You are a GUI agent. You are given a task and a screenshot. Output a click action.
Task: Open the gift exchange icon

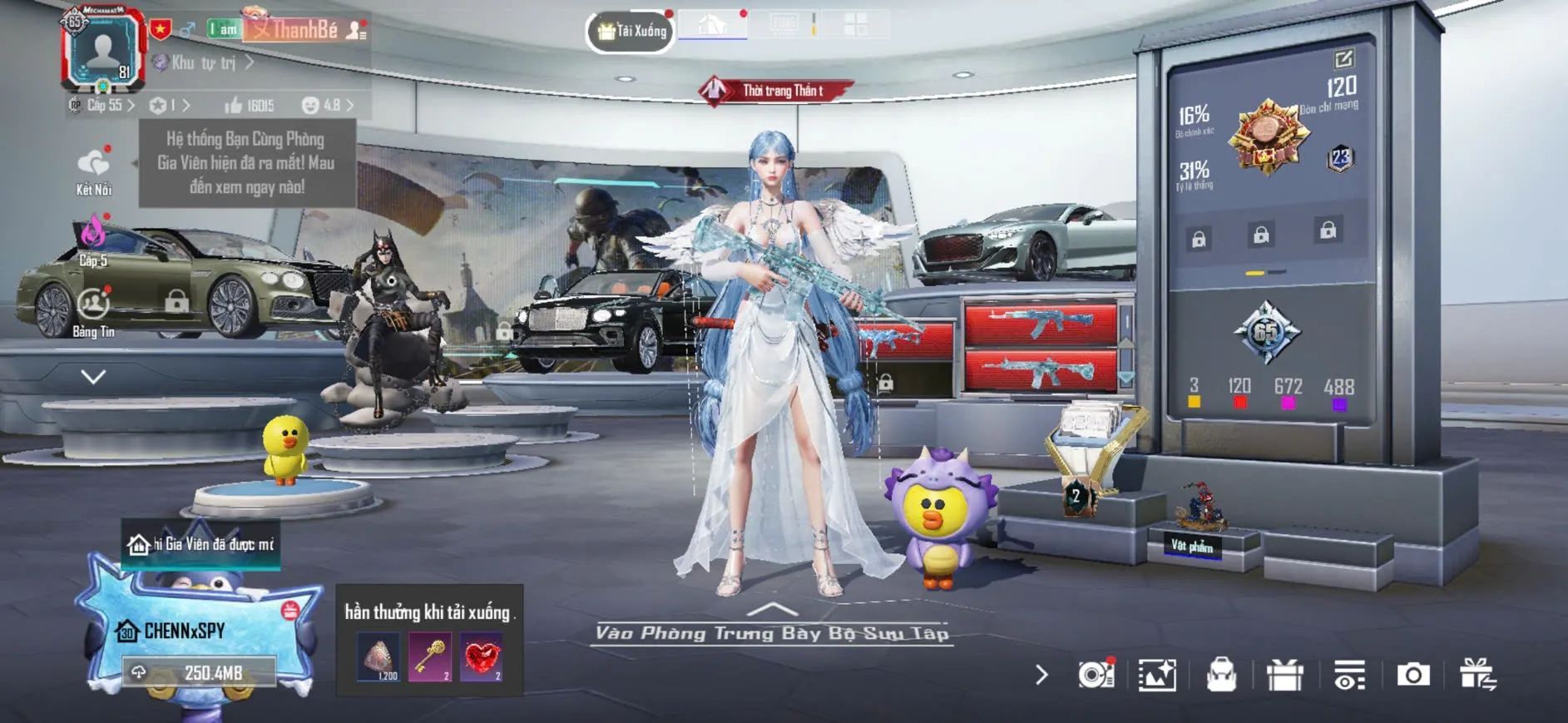[x=1477, y=675]
